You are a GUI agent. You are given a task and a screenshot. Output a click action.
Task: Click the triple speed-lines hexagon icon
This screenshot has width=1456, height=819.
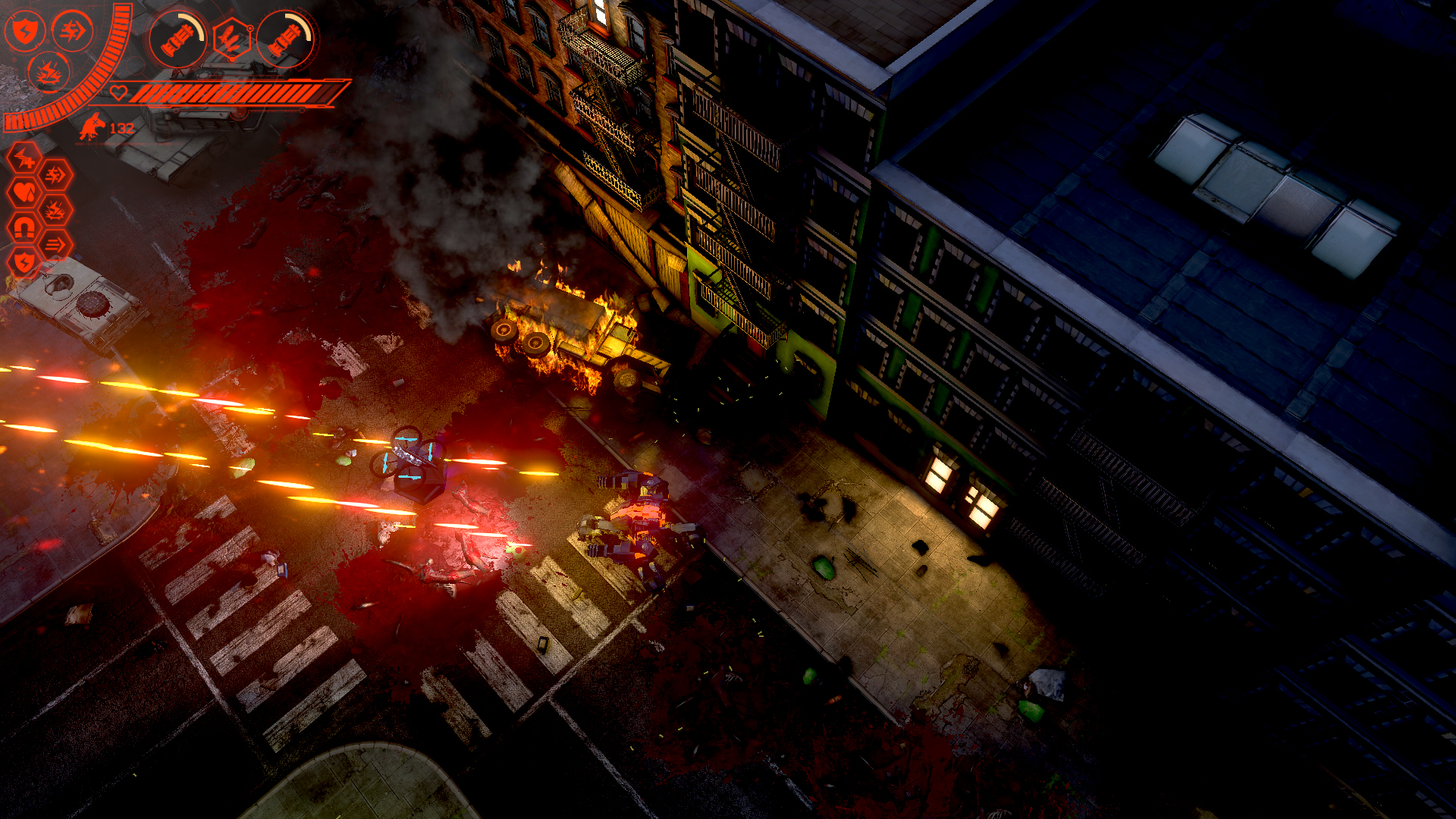(x=55, y=243)
